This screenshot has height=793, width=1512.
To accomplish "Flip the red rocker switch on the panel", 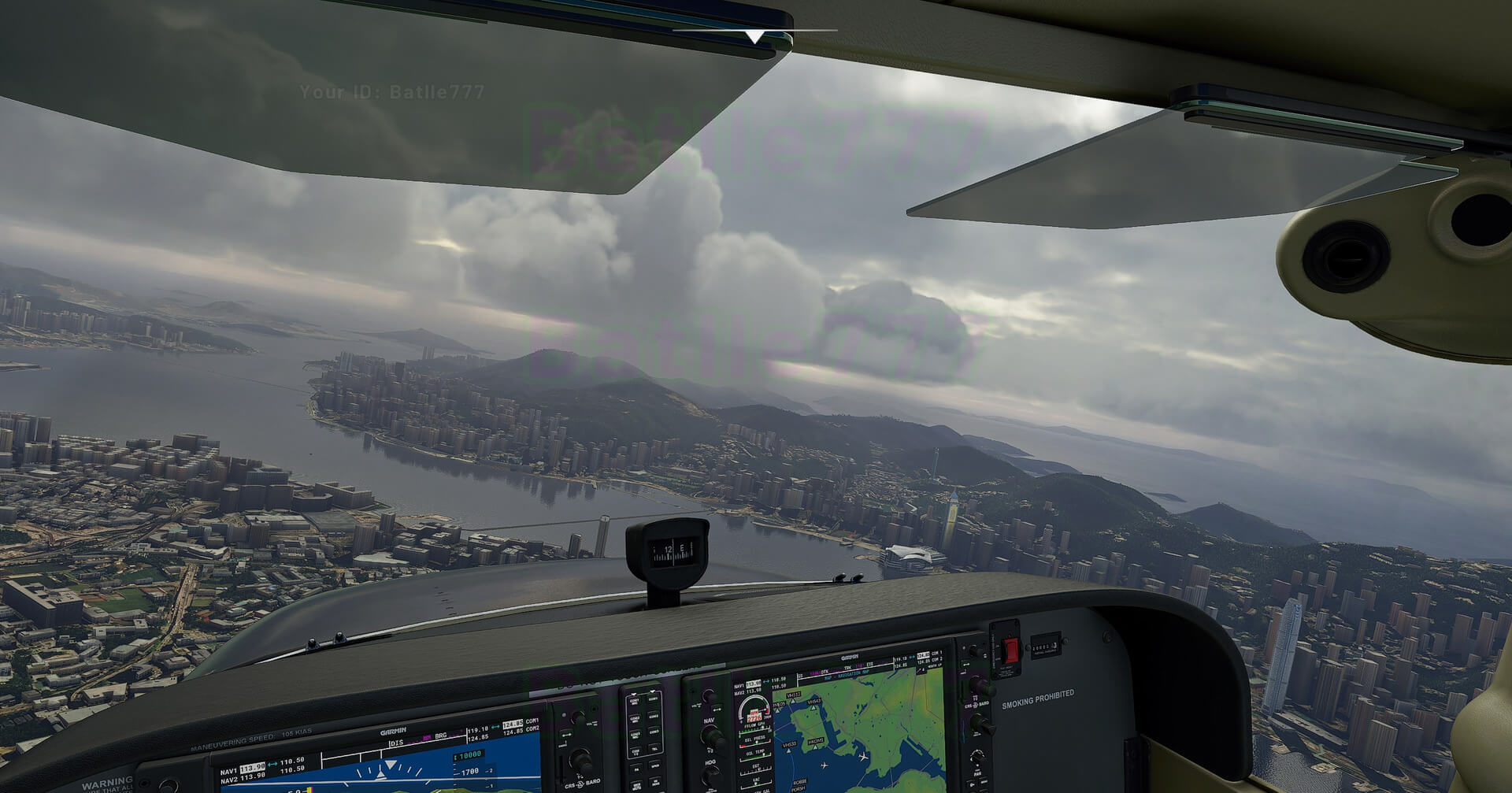I will coord(1010,650).
